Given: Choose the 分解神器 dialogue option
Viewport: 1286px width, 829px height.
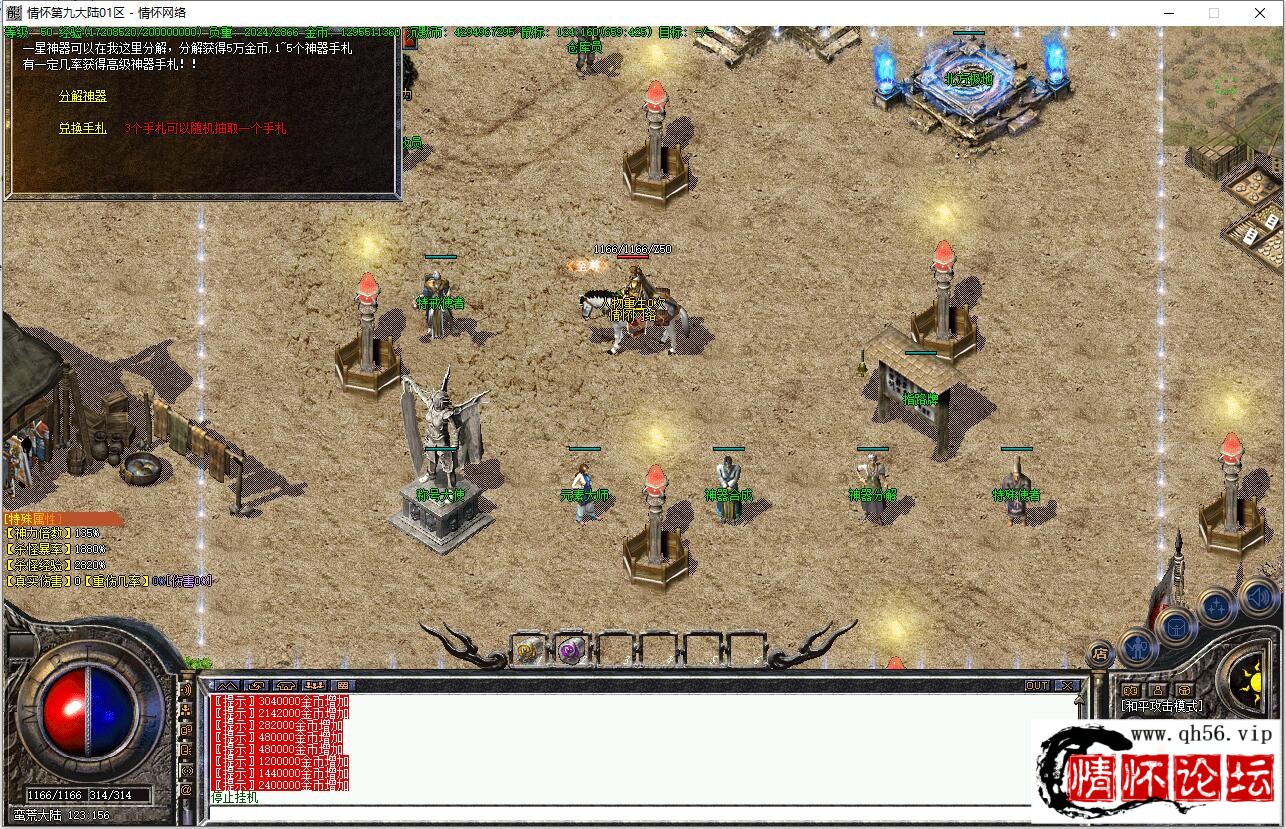Looking at the screenshot, I should pos(82,96).
